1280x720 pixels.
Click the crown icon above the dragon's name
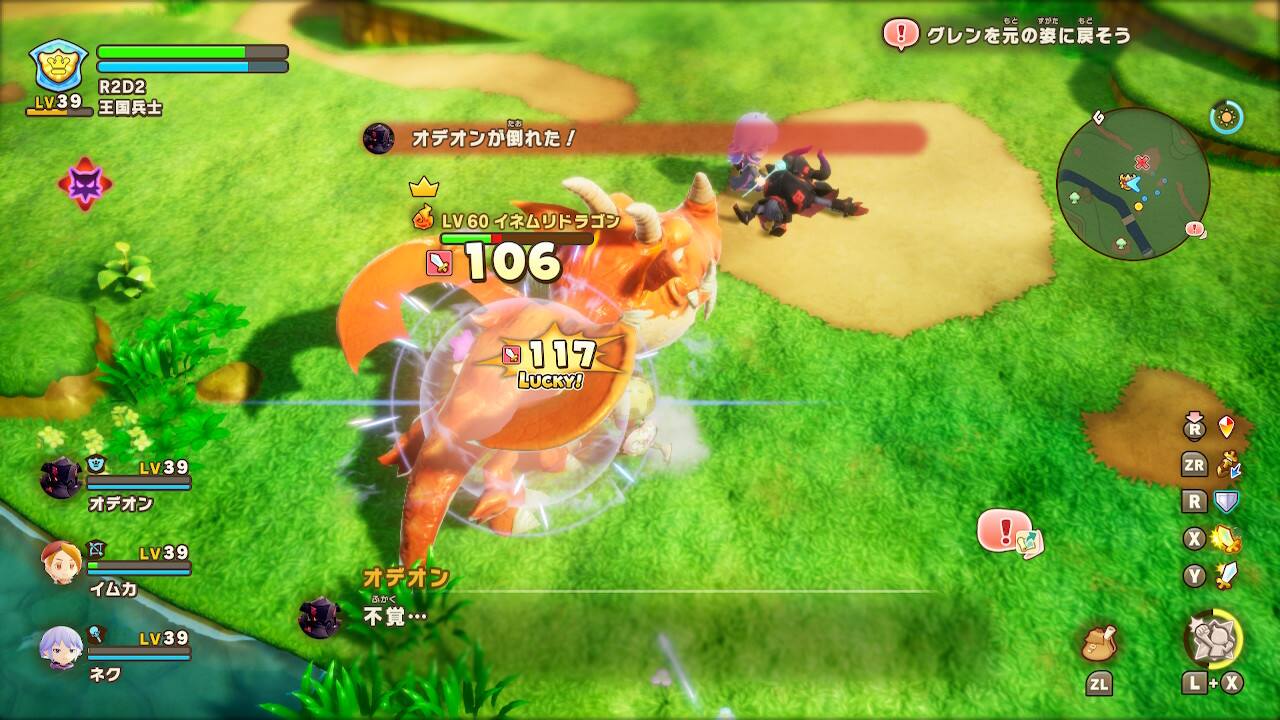424,187
